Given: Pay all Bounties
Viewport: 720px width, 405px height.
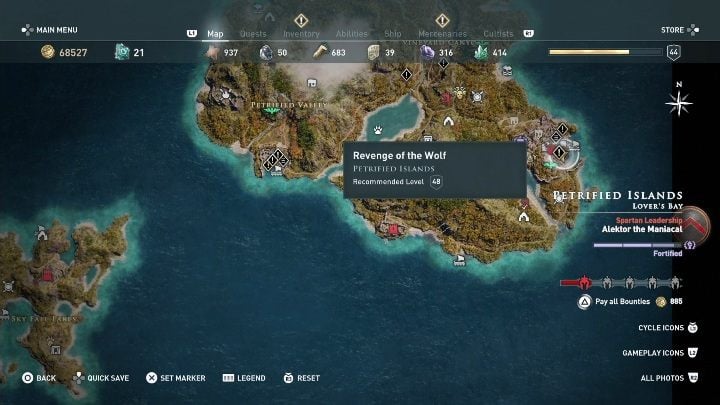Looking at the screenshot, I should 623,301.
